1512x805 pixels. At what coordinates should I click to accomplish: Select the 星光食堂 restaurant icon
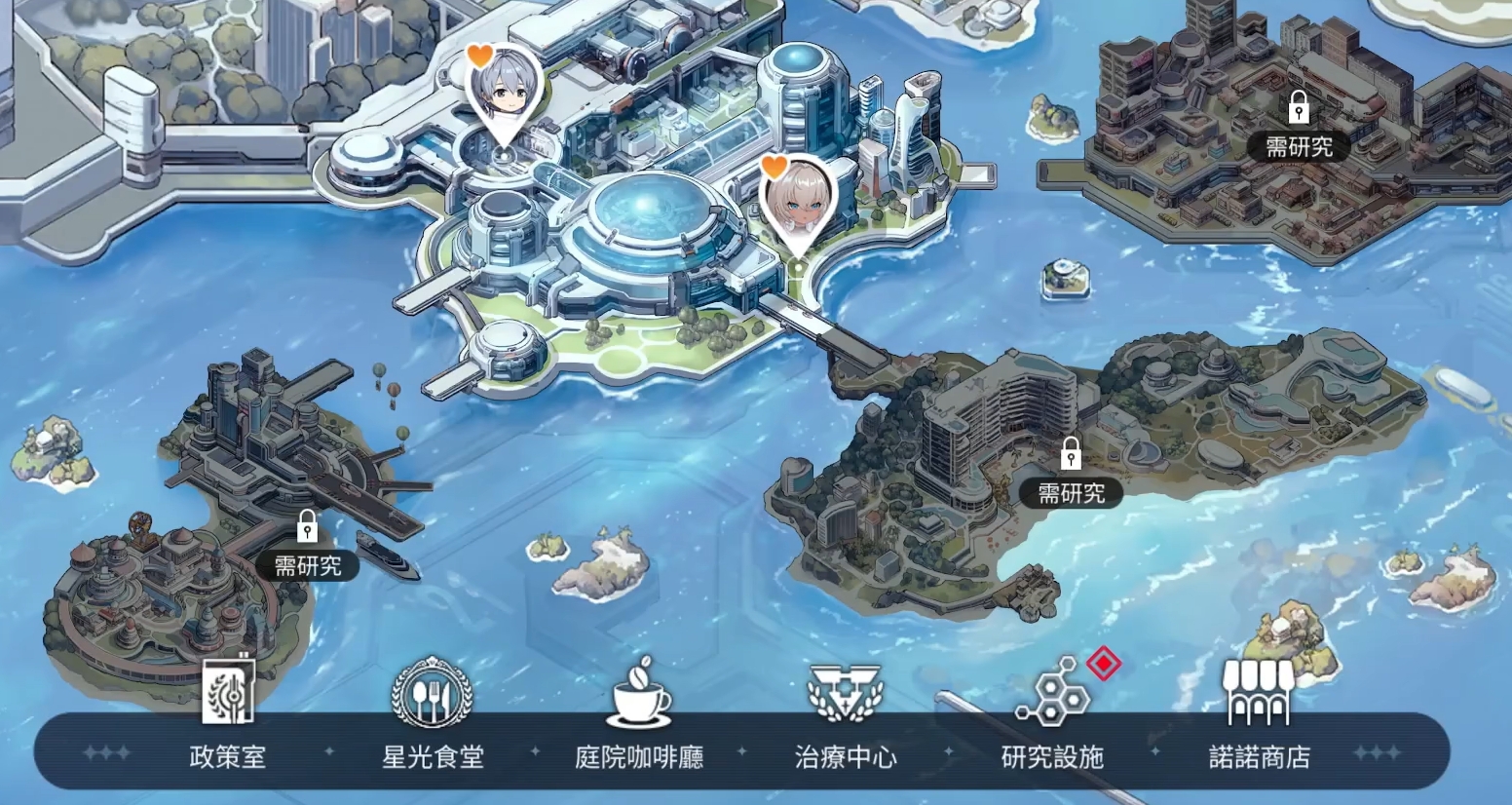tap(432, 695)
